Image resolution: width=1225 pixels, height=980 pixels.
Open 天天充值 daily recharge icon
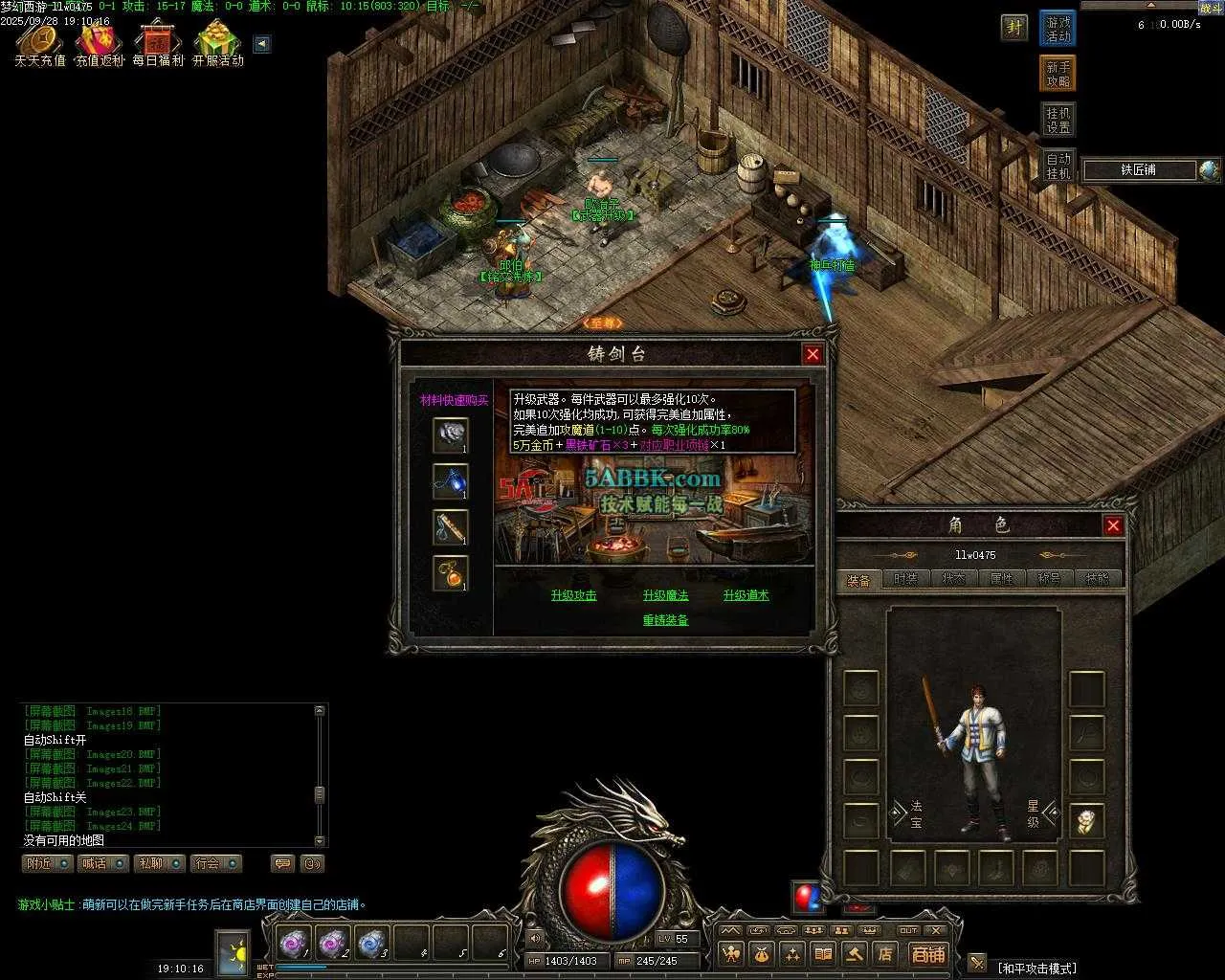(x=40, y=44)
